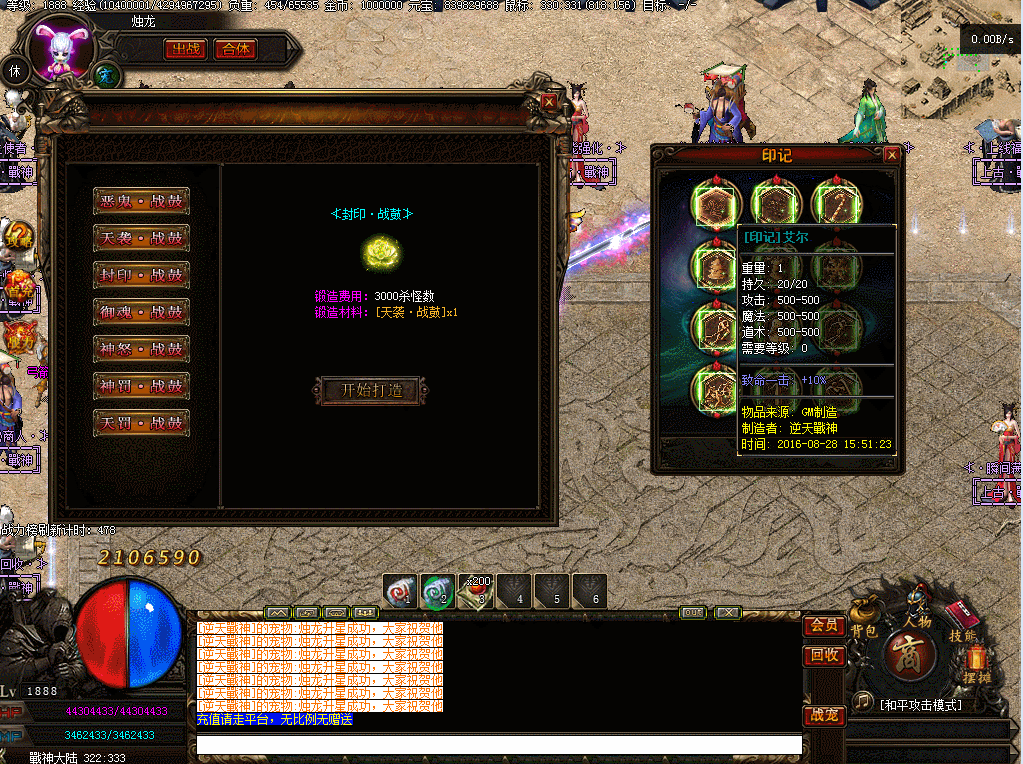Screen dimensions: 1023x764
Task: Select the 封印·战鼓 entry
Action: click(141, 275)
